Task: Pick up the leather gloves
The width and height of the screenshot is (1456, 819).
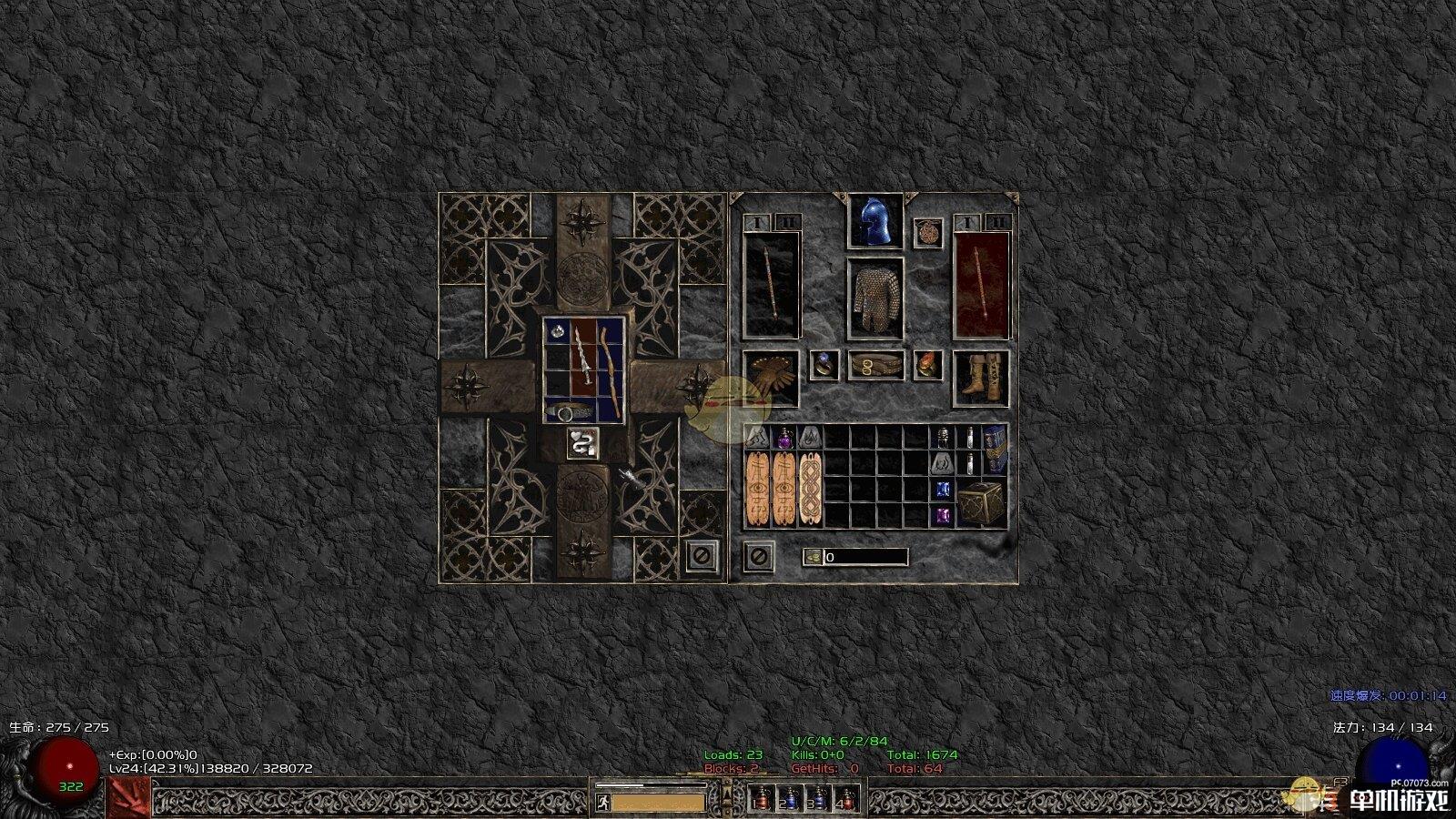Action: [771, 377]
